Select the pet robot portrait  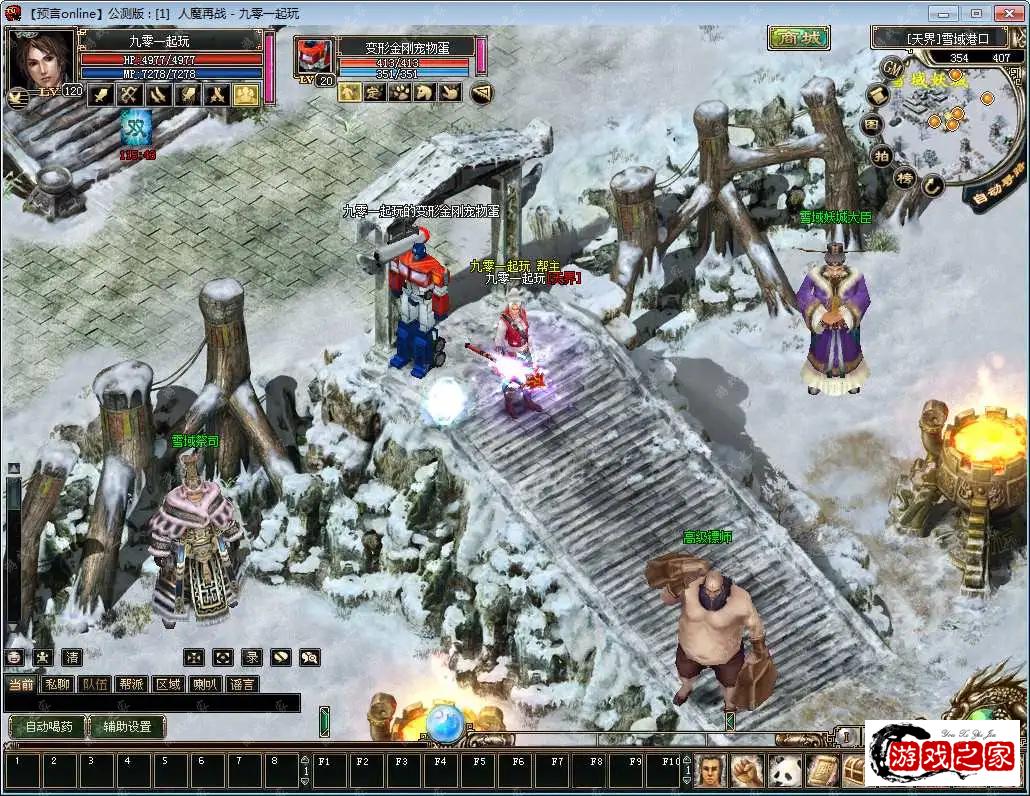314,57
